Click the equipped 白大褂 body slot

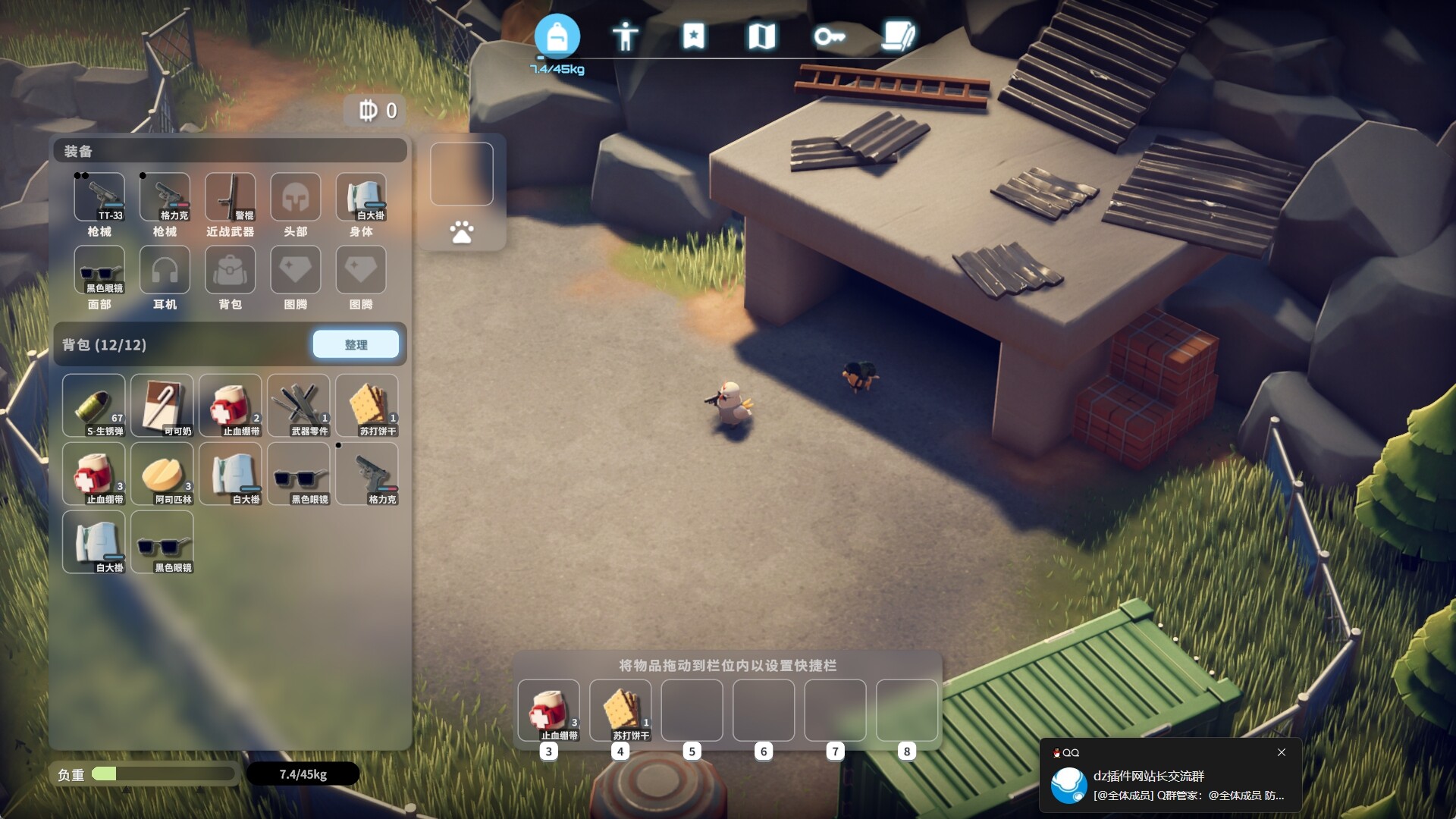(361, 197)
